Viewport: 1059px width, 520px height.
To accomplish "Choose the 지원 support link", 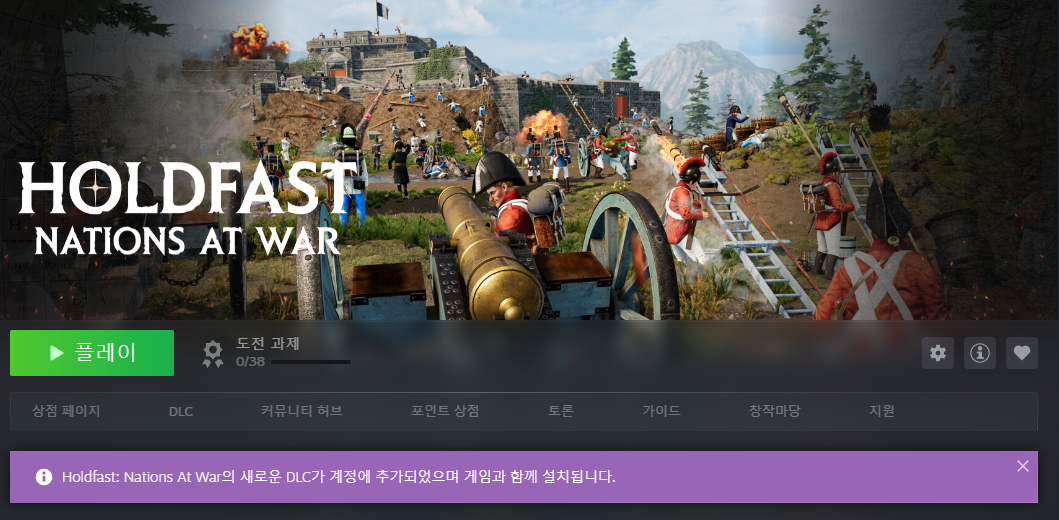I will 882,411.
